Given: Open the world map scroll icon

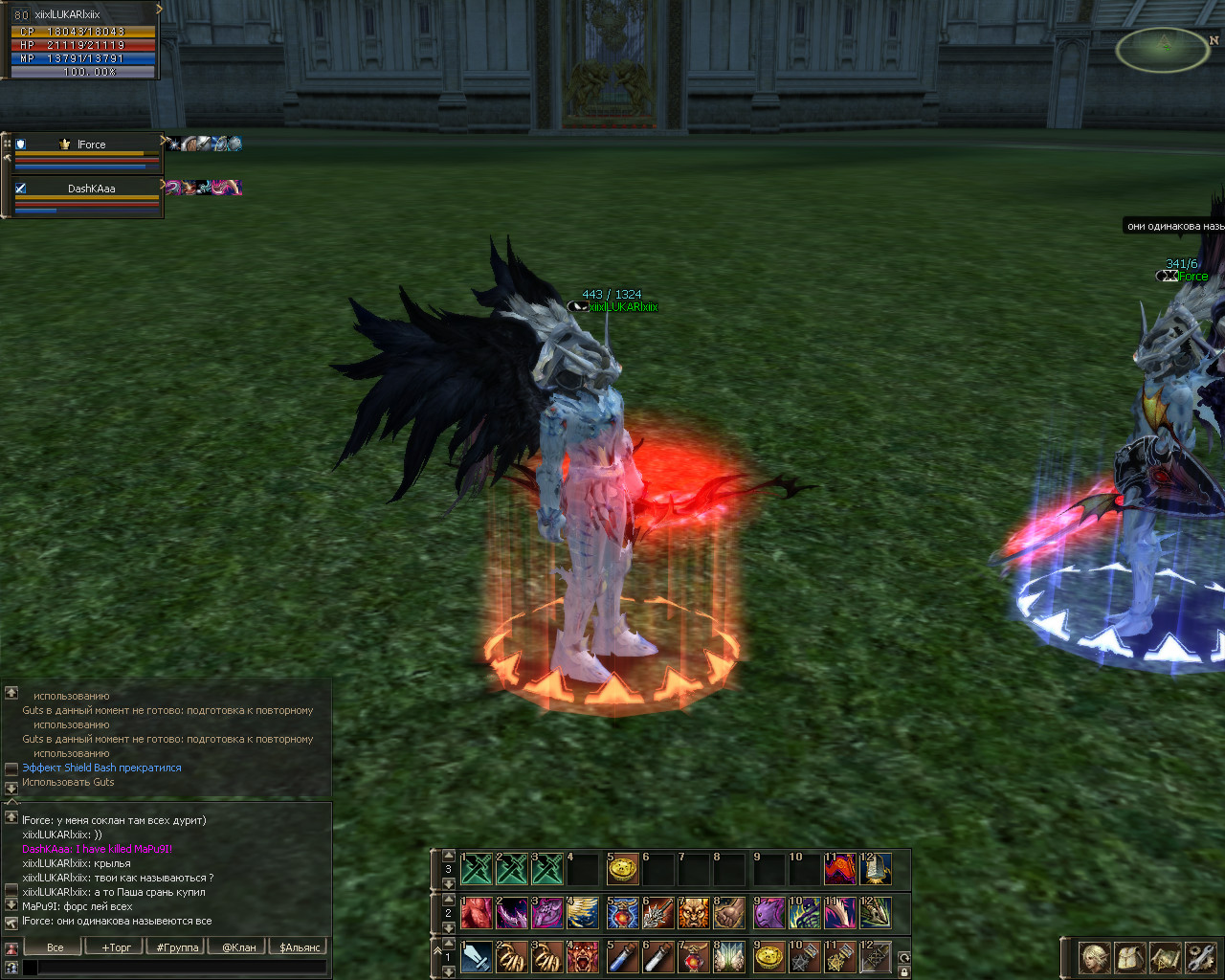Looking at the screenshot, I should pos(1166,957).
